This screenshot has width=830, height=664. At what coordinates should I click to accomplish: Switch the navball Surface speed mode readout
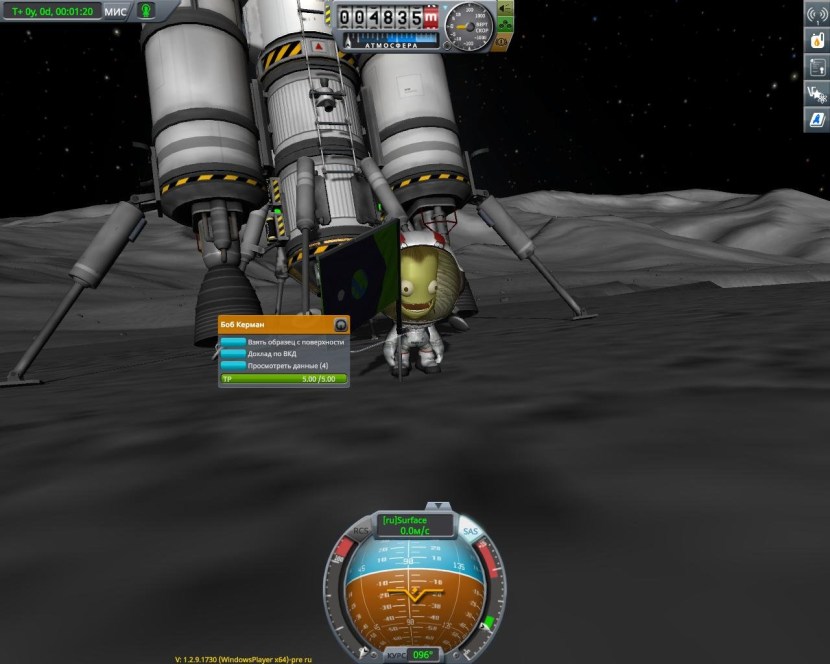pyautogui.click(x=414, y=521)
